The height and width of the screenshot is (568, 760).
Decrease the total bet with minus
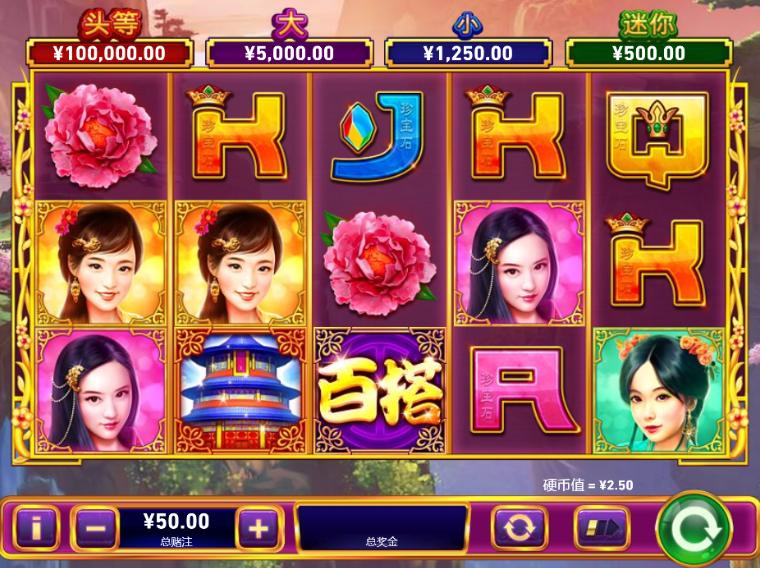(95, 527)
